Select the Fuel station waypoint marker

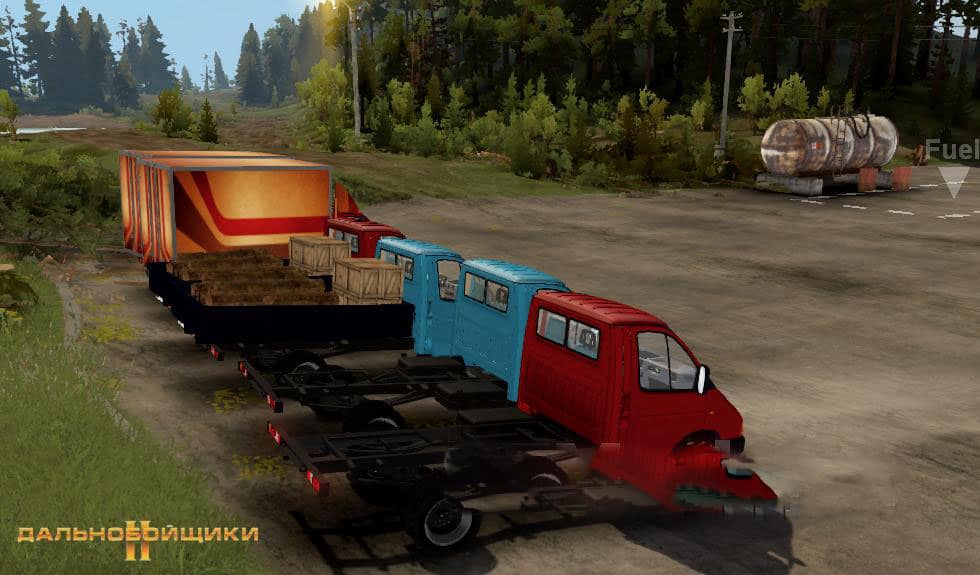(953, 179)
